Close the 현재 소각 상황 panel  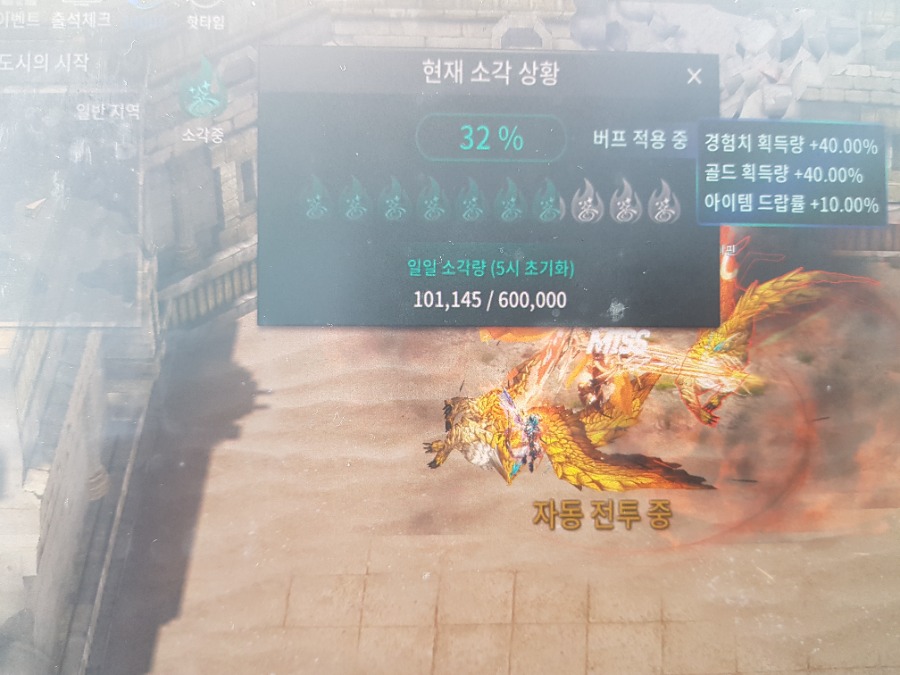[x=694, y=76]
